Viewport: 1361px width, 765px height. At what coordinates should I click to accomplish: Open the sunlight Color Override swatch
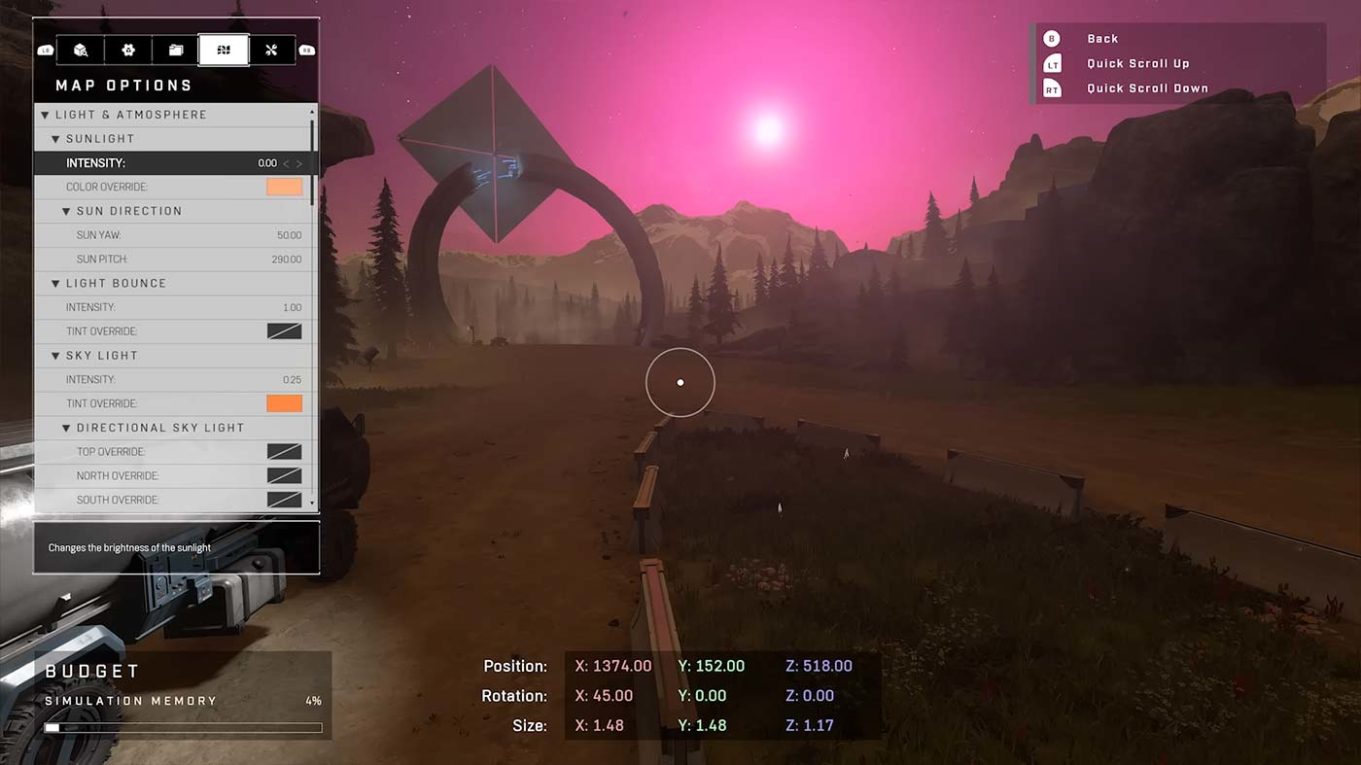tap(284, 187)
